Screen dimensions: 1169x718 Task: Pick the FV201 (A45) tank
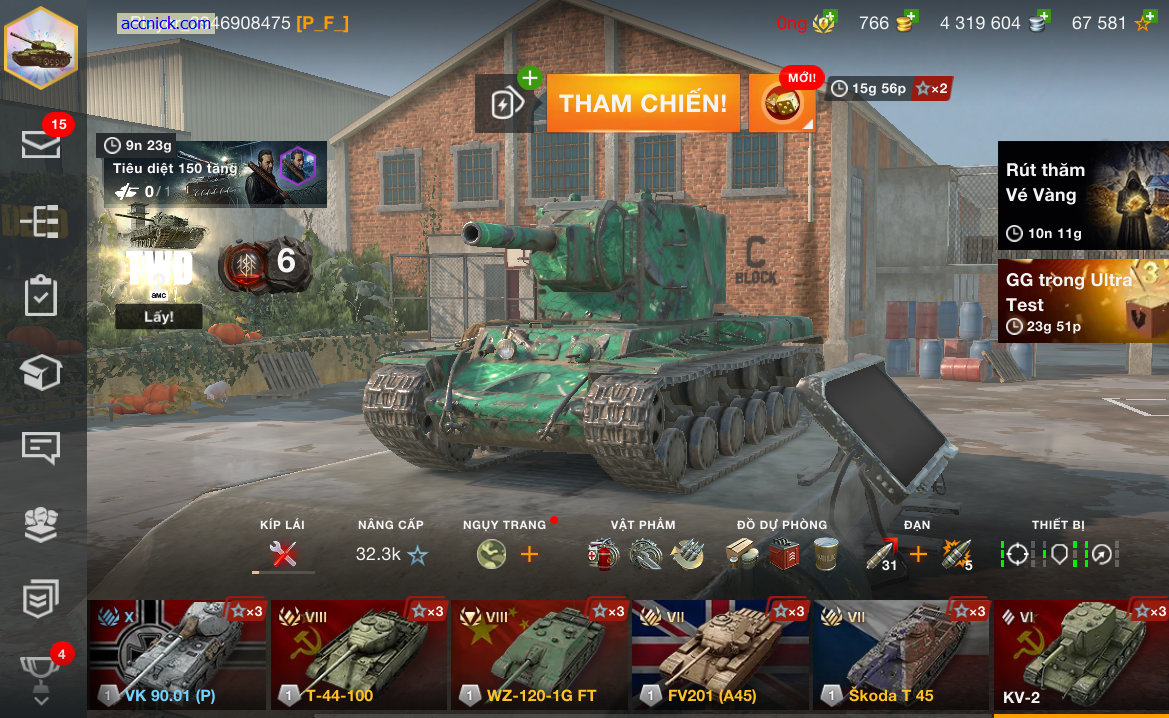(x=720, y=655)
